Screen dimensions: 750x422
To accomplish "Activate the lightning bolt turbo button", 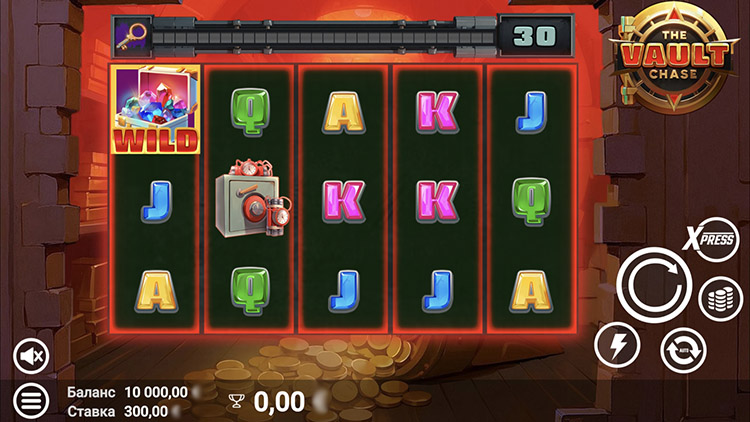I will [x=617, y=347].
